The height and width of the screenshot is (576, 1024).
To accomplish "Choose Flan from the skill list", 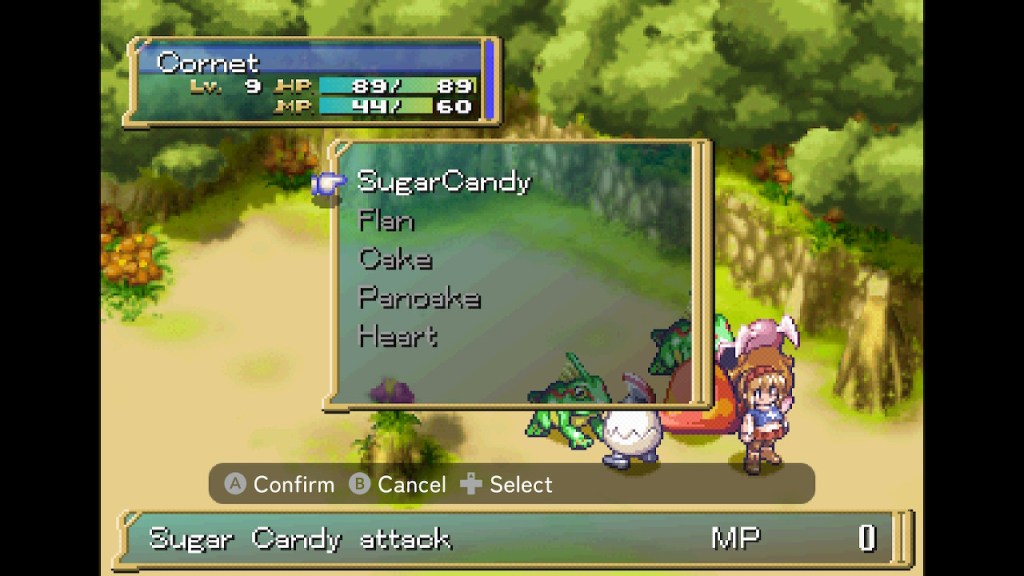I will (x=386, y=221).
